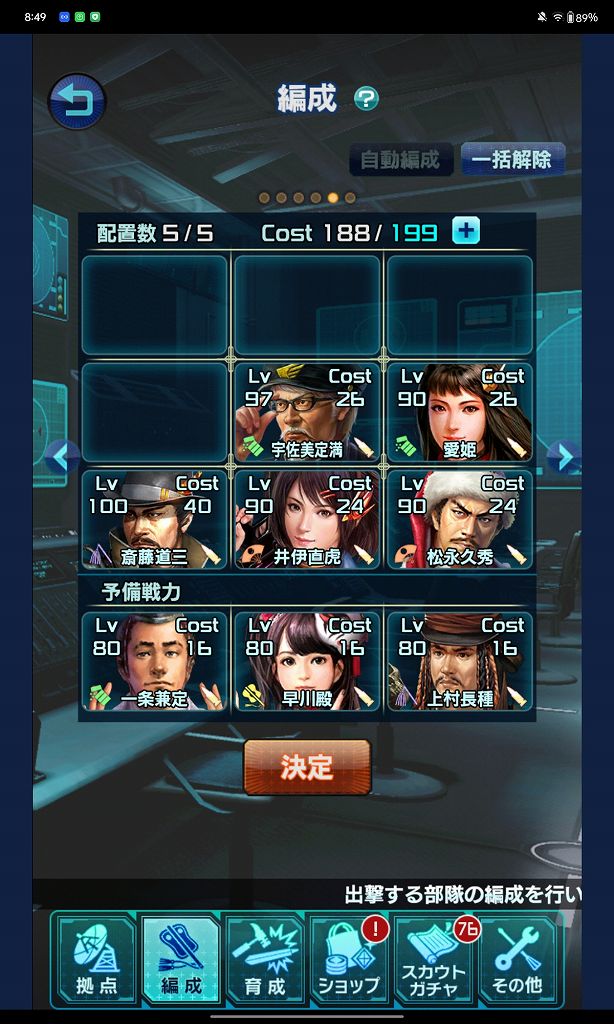Open the 拠点 base tab
Screen dimensions: 614x1024
click(96, 959)
